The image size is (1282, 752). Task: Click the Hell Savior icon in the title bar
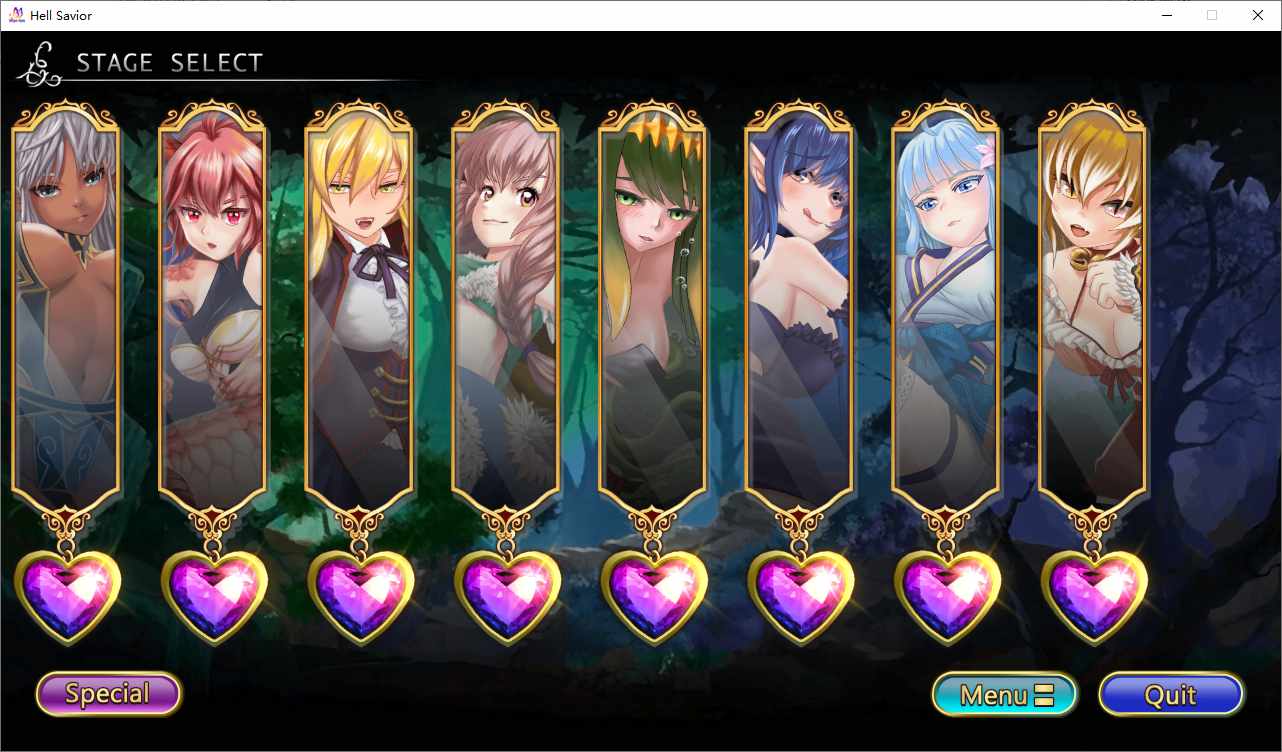[15, 15]
